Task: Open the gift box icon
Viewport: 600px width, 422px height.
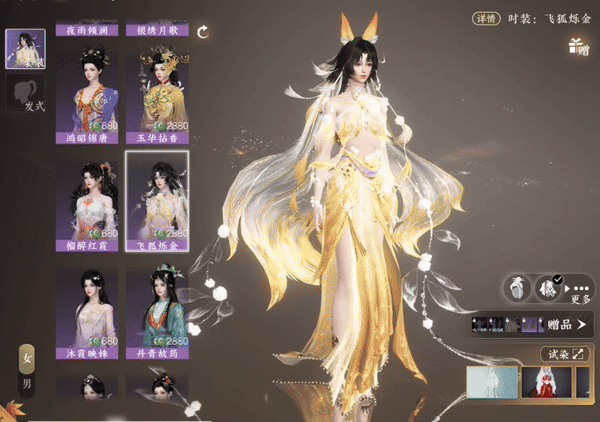Action: [576, 44]
